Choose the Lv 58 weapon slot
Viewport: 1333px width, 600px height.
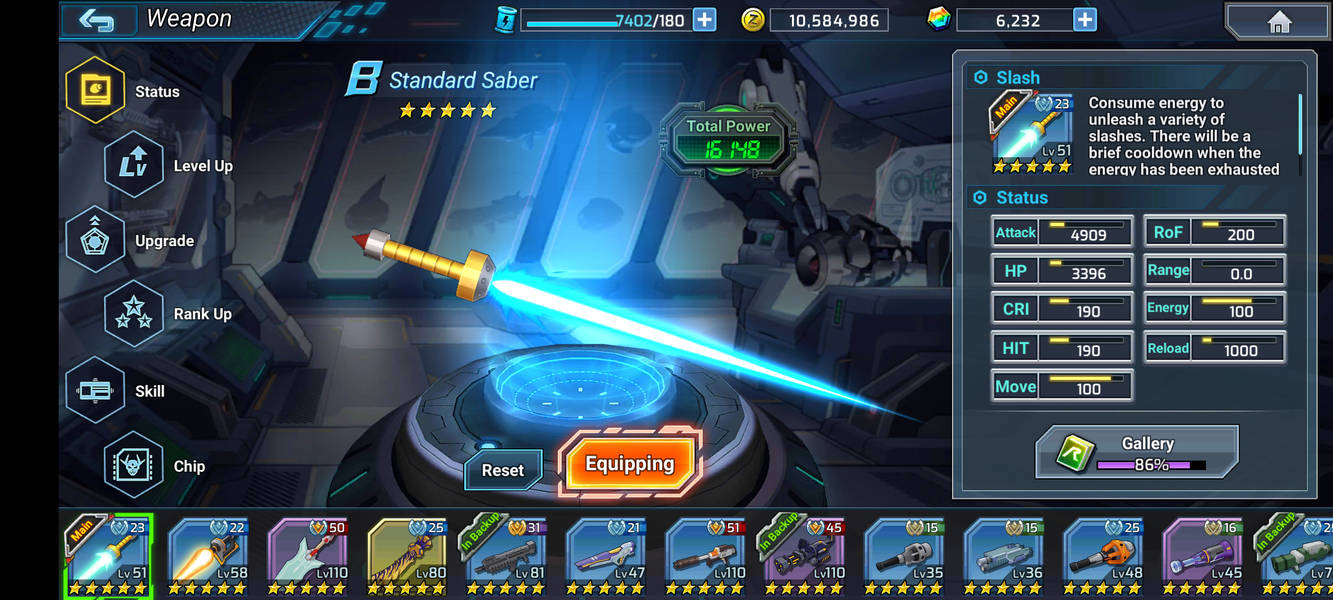(208, 557)
